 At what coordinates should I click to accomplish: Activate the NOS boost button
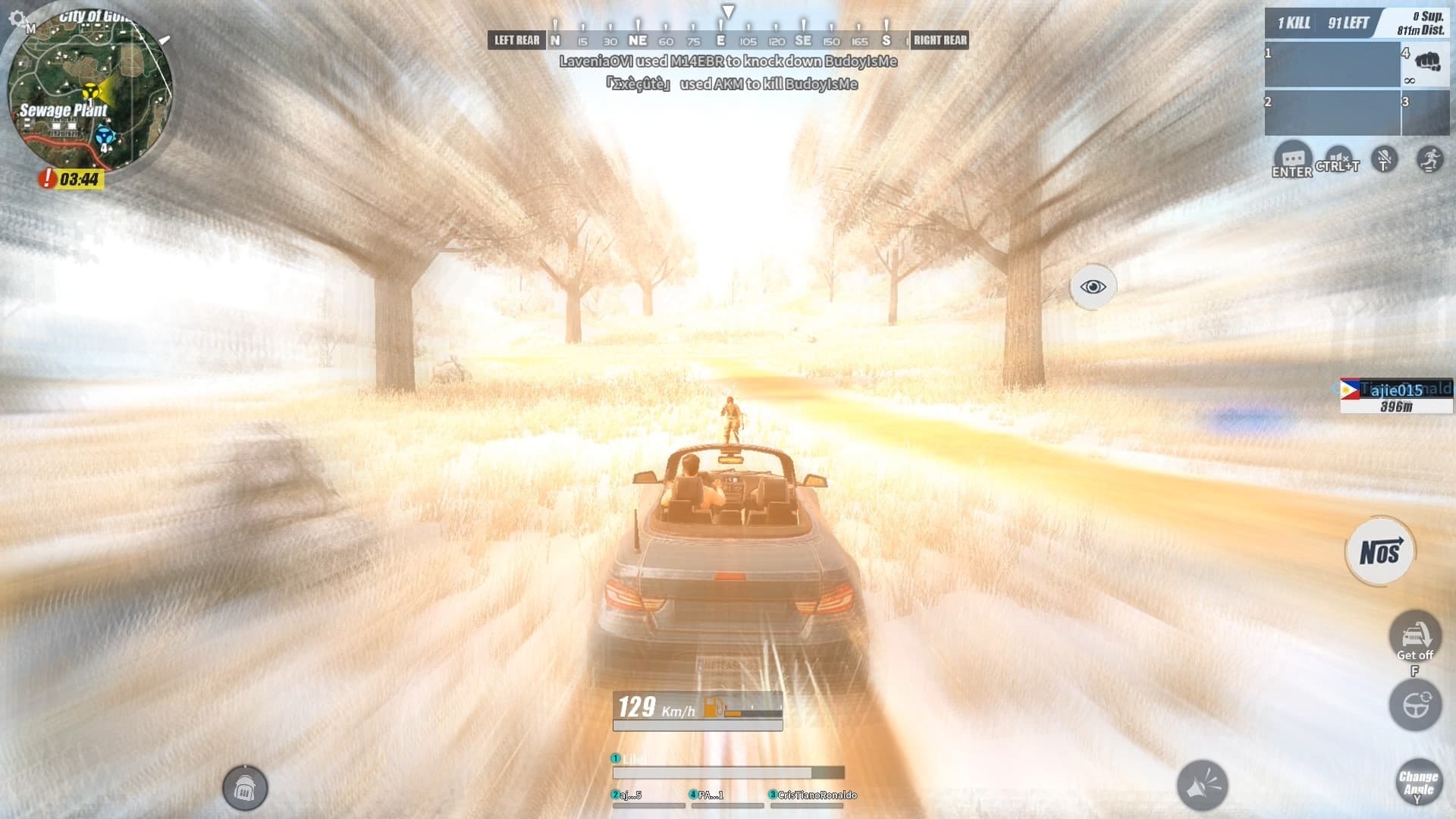point(1381,551)
